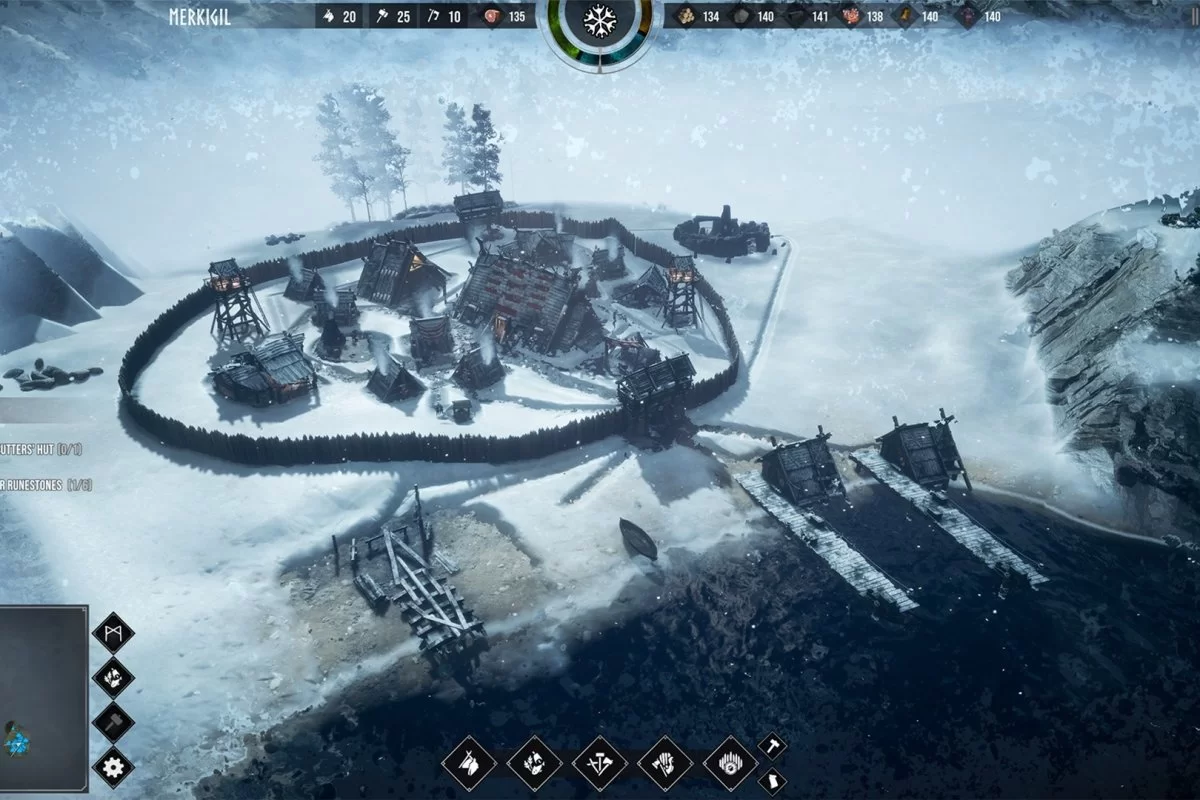Select the axe and shield military build category

coord(665,765)
